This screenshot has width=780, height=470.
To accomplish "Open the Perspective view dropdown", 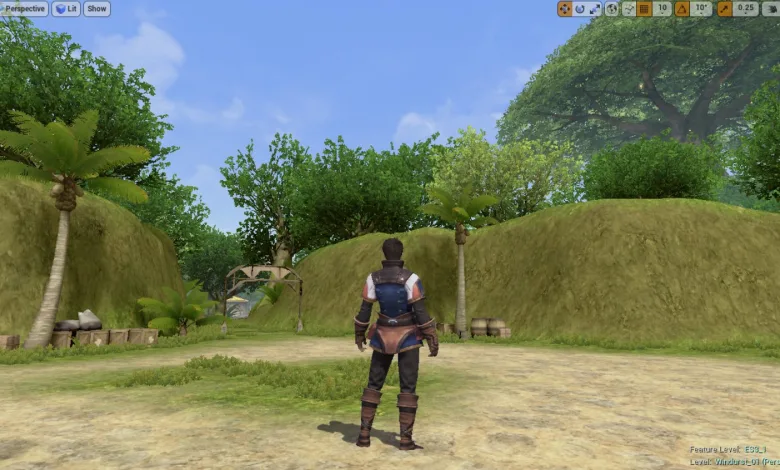I will [25, 9].
